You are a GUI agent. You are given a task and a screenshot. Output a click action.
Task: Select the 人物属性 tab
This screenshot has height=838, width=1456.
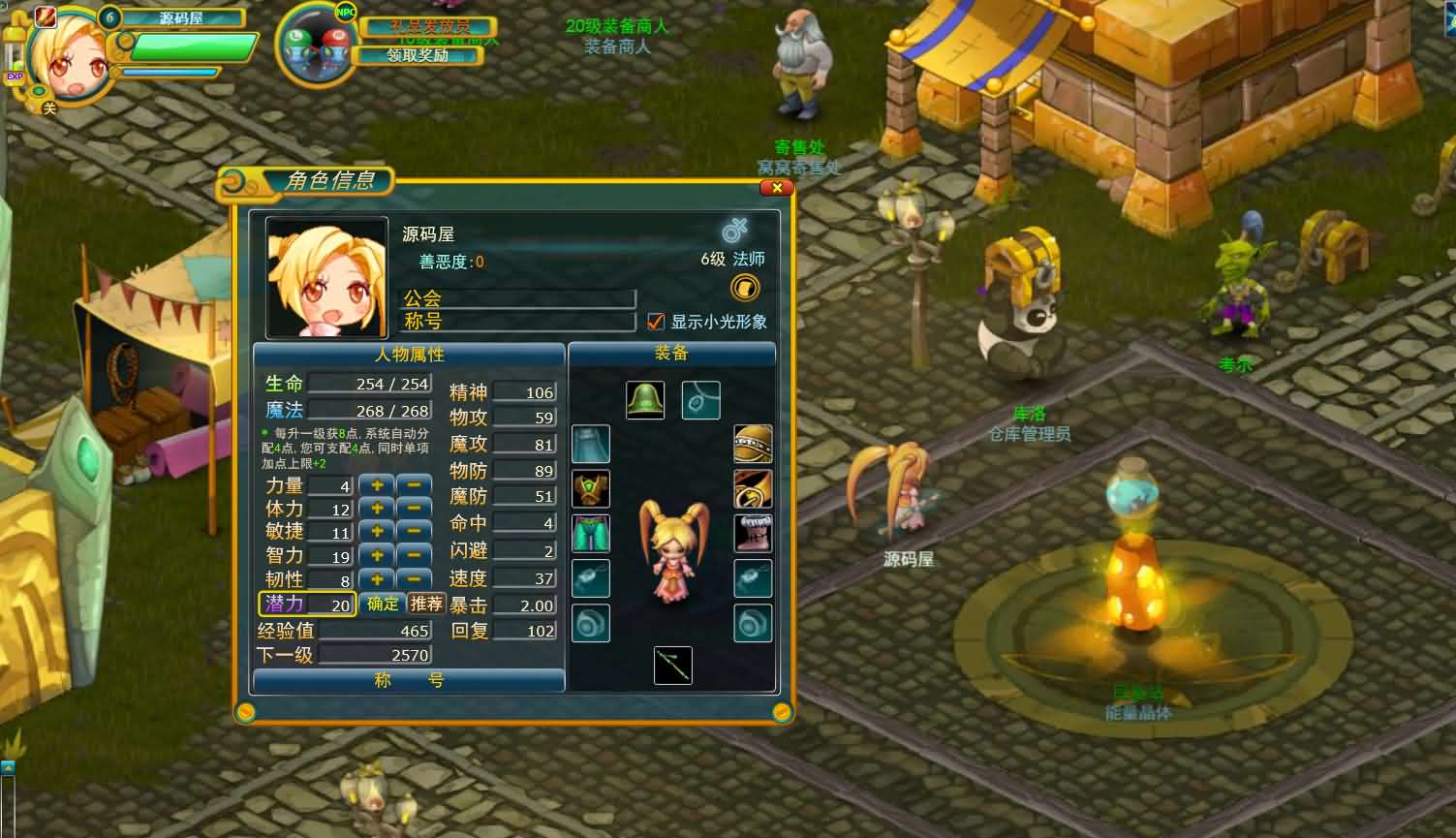tap(407, 354)
